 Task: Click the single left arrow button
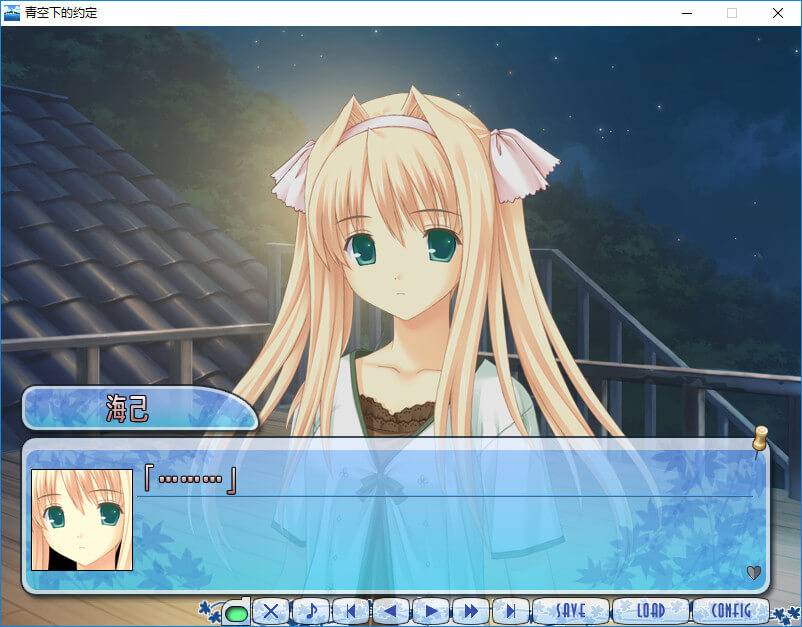[x=390, y=611]
